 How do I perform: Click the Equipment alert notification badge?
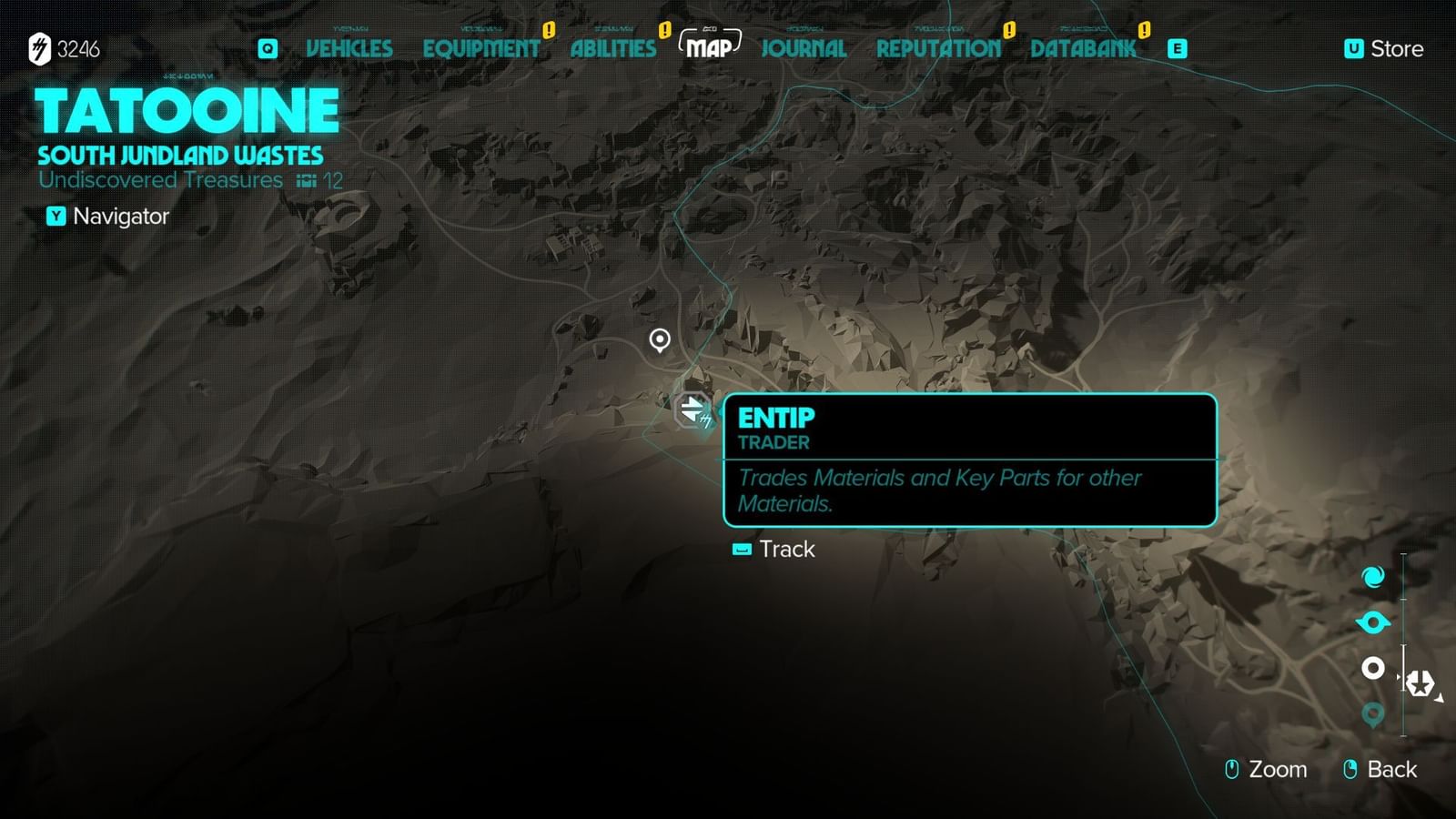[550, 31]
